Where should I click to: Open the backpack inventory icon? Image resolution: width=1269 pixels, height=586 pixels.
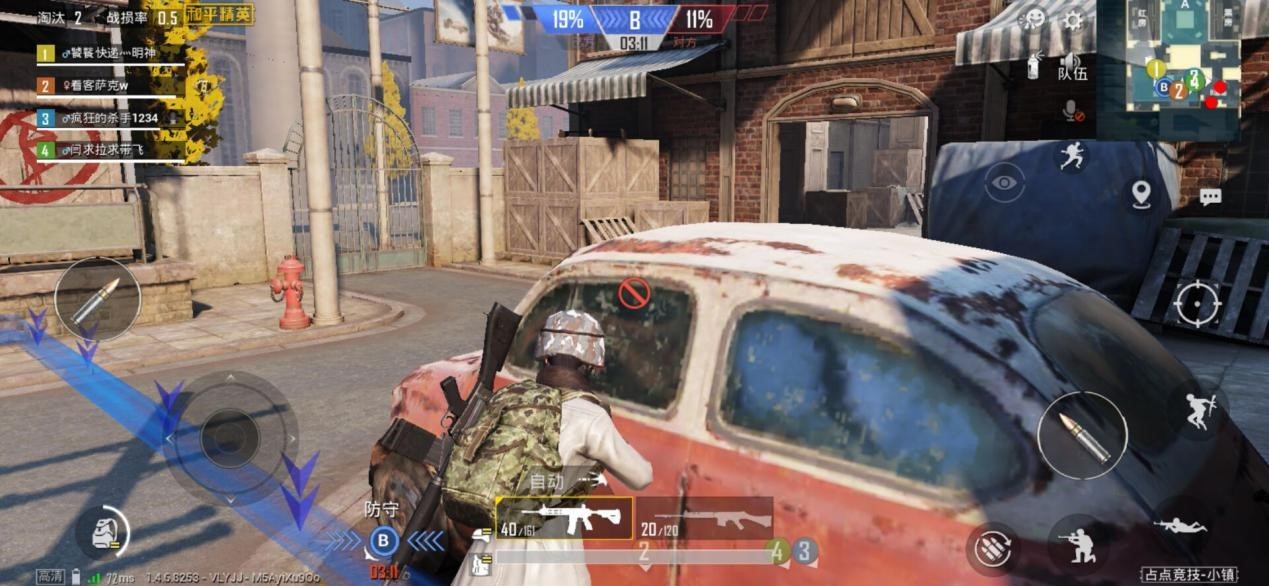click(x=102, y=532)
